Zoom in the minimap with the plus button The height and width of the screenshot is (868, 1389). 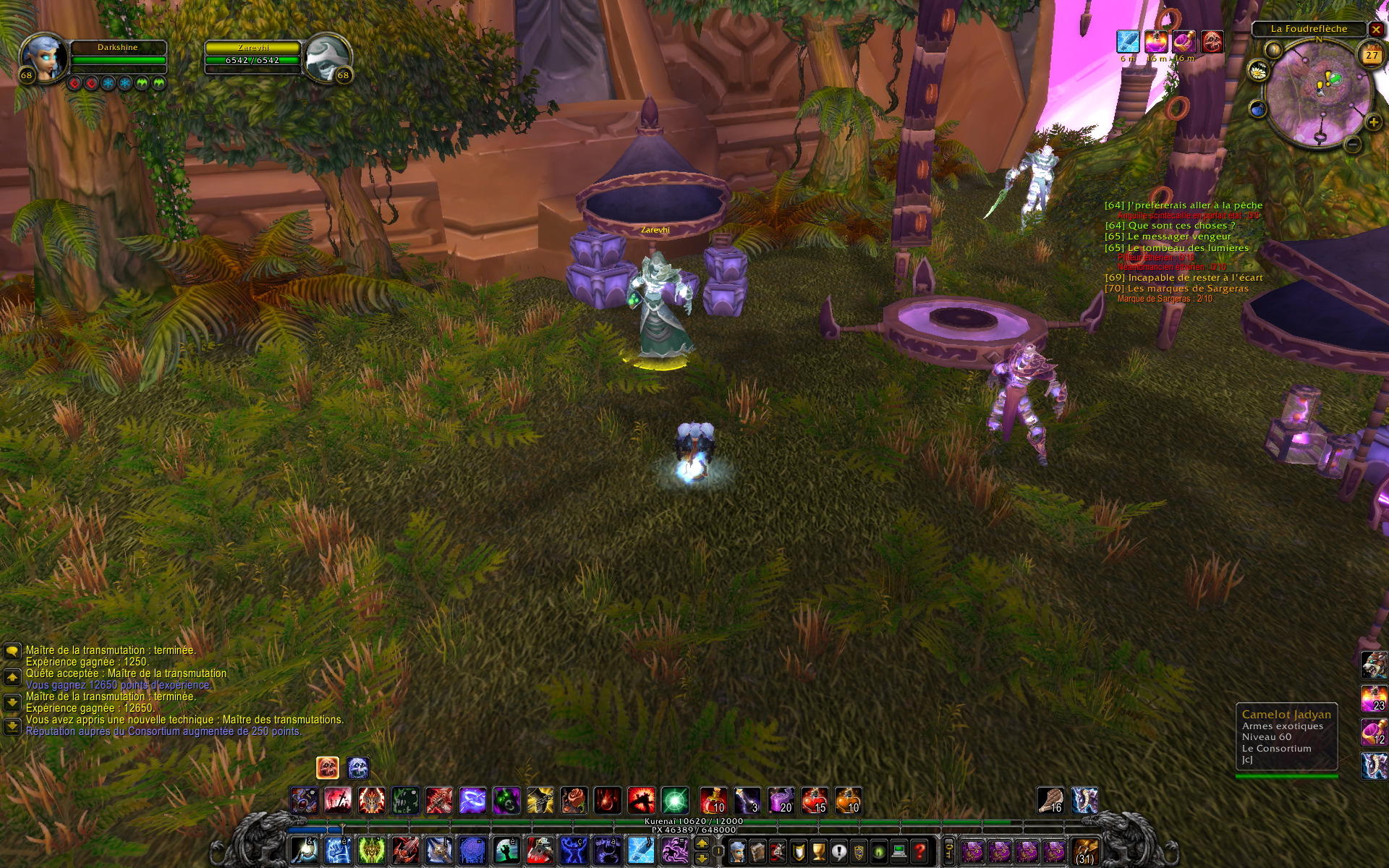pyautogui.click(x=1373, y=122)
